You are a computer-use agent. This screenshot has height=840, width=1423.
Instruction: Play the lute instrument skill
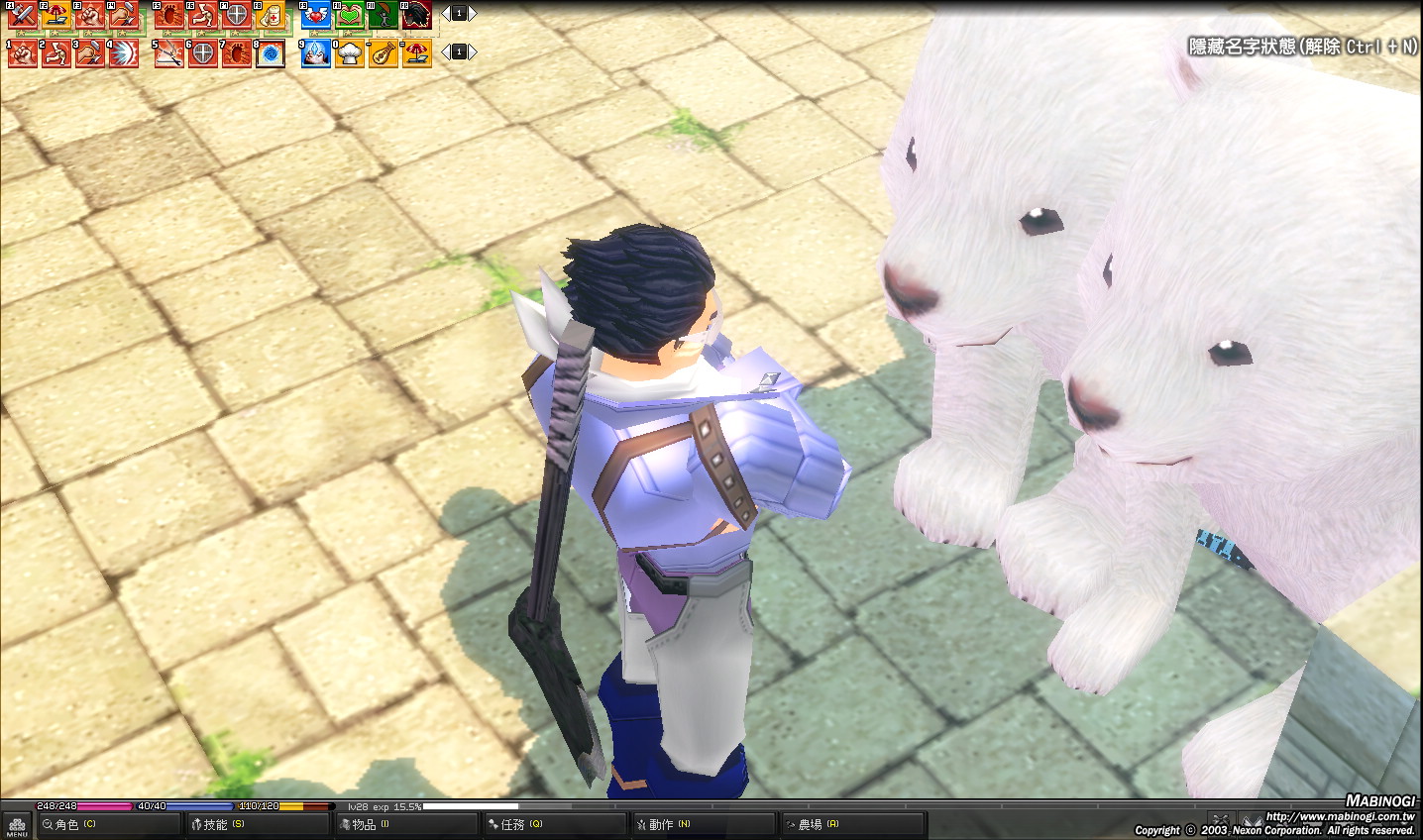(383, 53)
